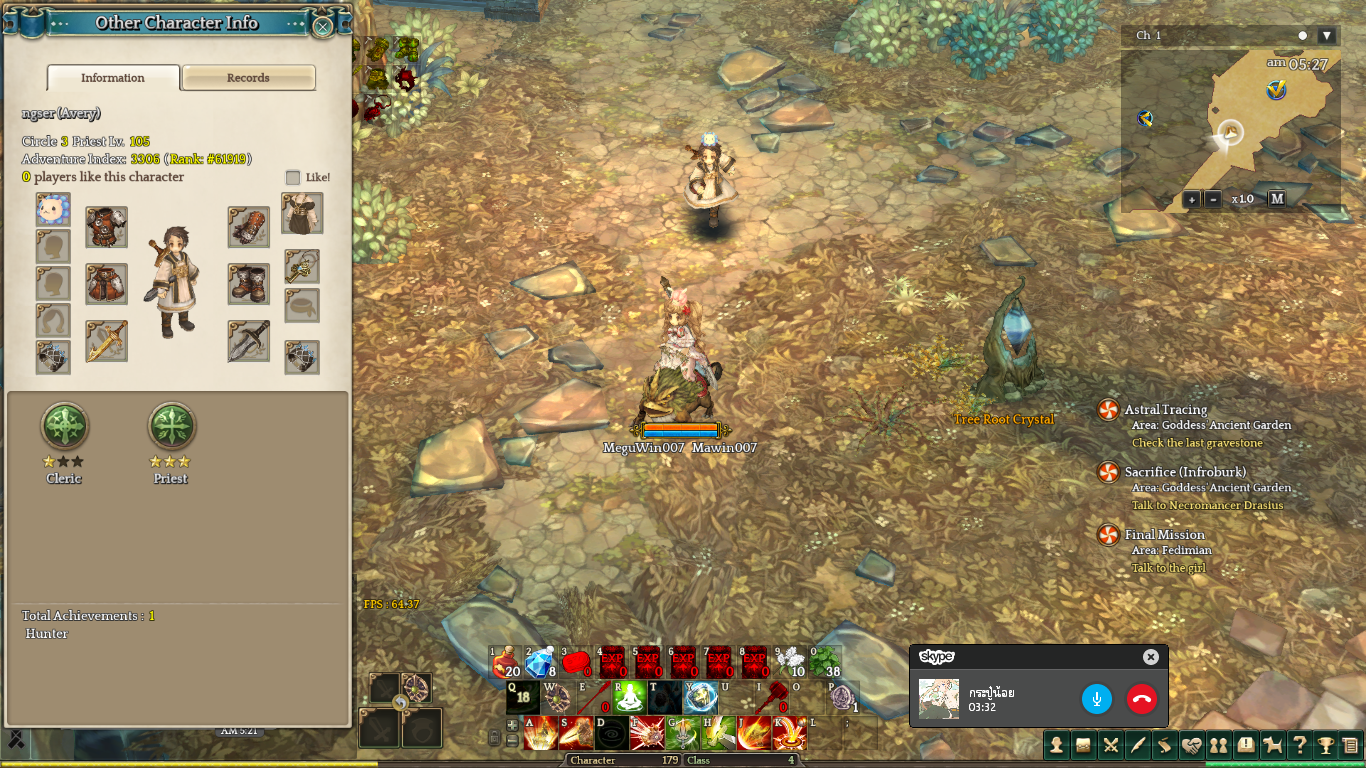Click the Cleric class emblem
This screenshot has height=768, width=1366.
(64, 427)
